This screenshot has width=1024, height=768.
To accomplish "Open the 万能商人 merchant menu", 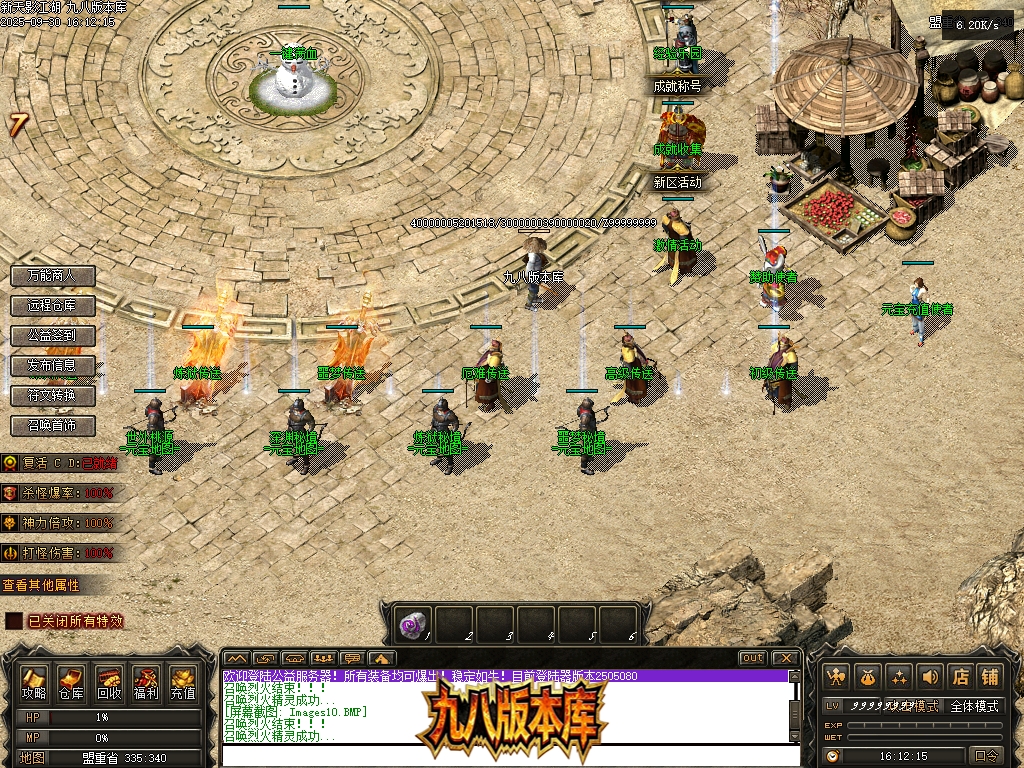I will coord(53,275).
